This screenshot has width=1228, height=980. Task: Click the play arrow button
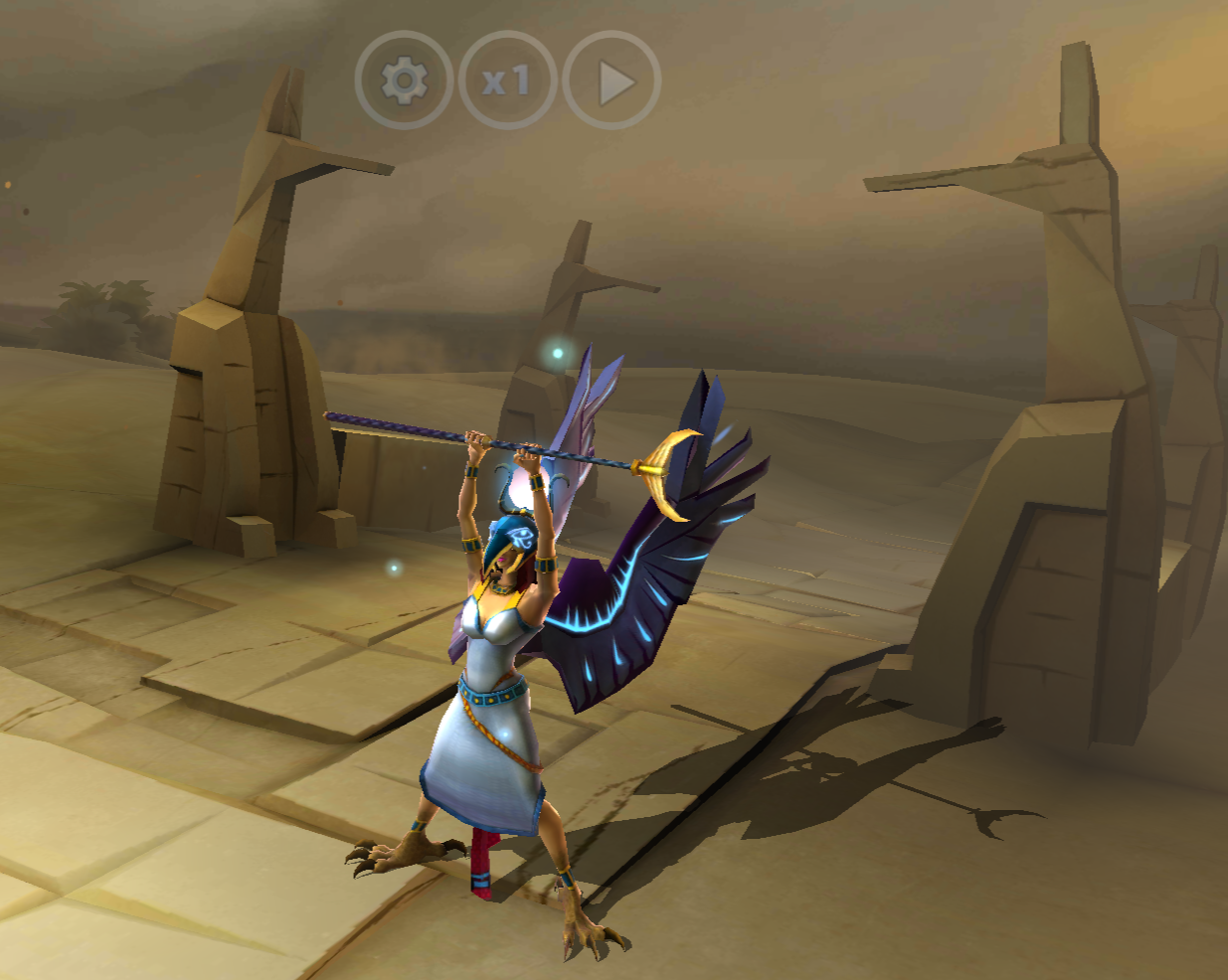coord(613,81)
